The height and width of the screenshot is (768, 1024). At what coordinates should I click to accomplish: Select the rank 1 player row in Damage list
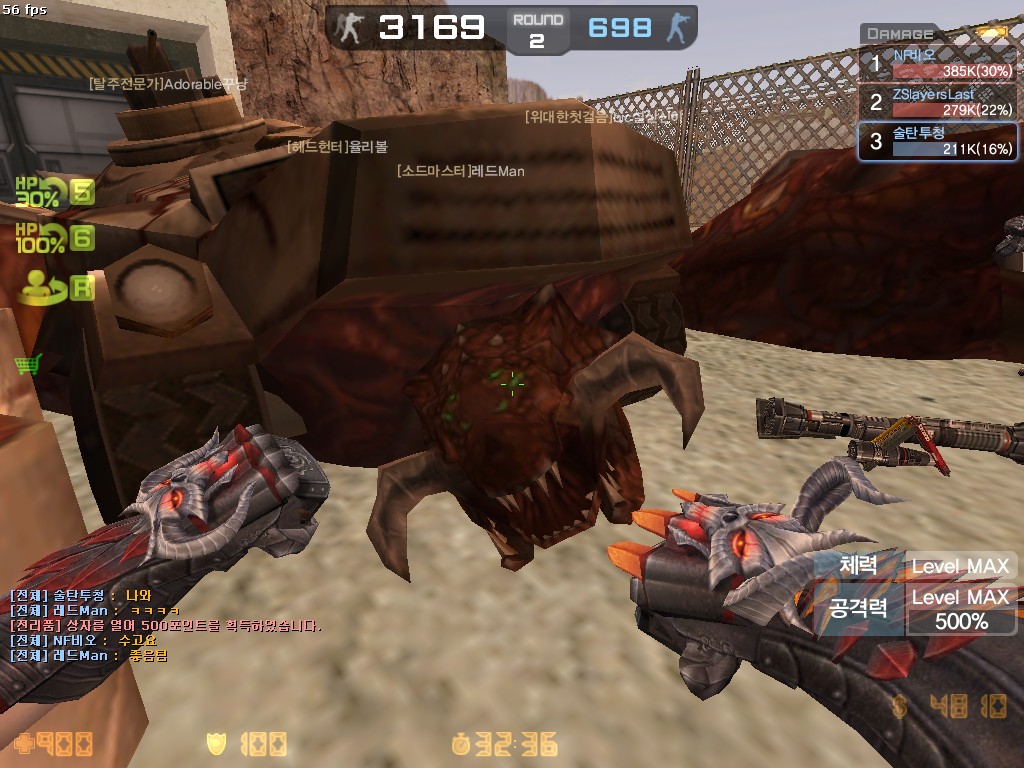(937, 65)
